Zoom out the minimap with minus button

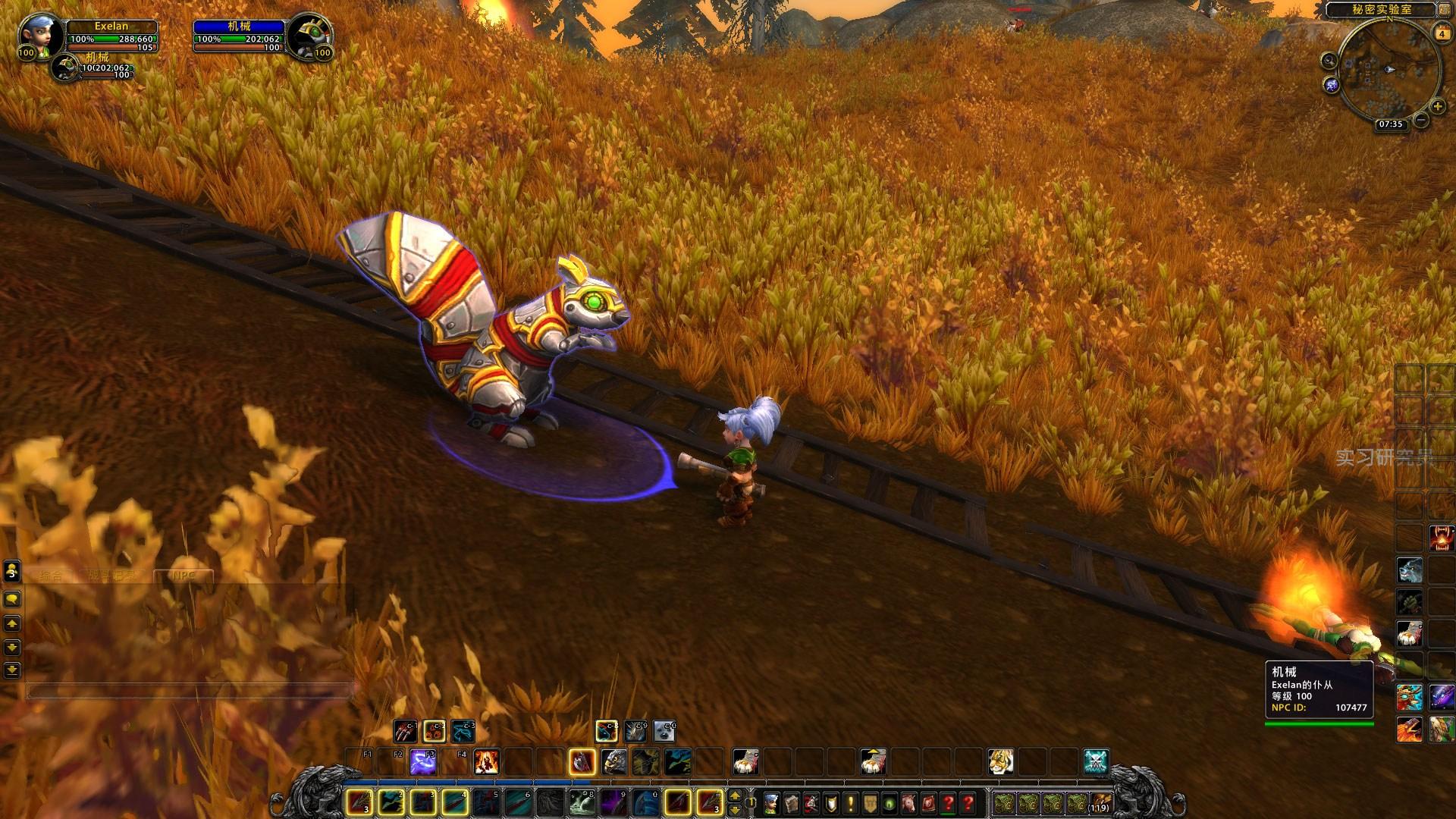(x=1421, y=120)
